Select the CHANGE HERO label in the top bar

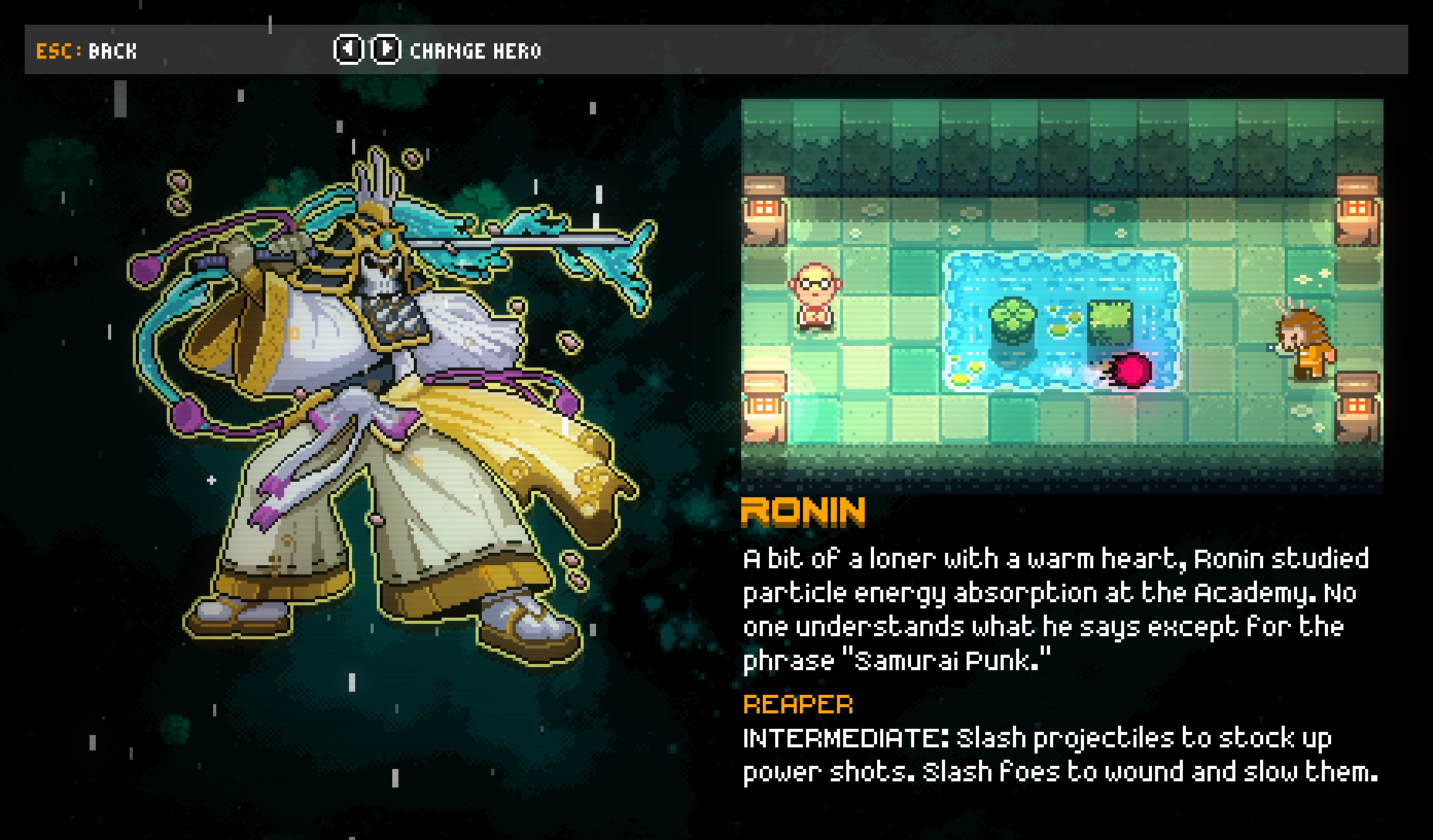click(475, 51)
